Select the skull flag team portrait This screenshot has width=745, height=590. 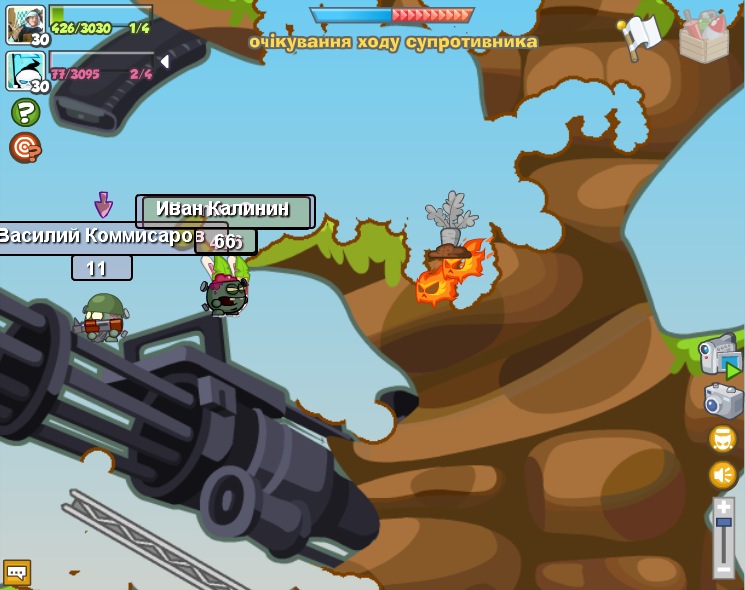pos(24,70)
